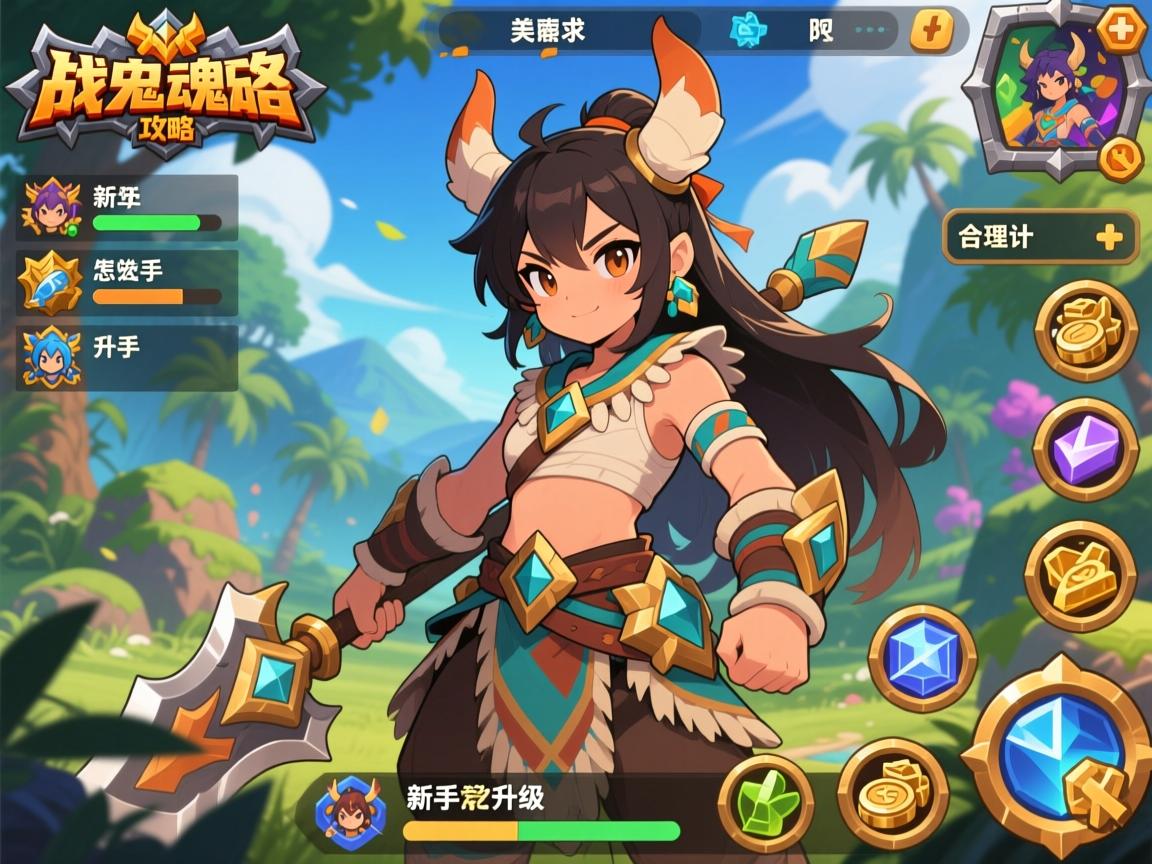The image size is (1152, 864).
Task: Activate the green leaf crystal button
Action: click(766, 802)
